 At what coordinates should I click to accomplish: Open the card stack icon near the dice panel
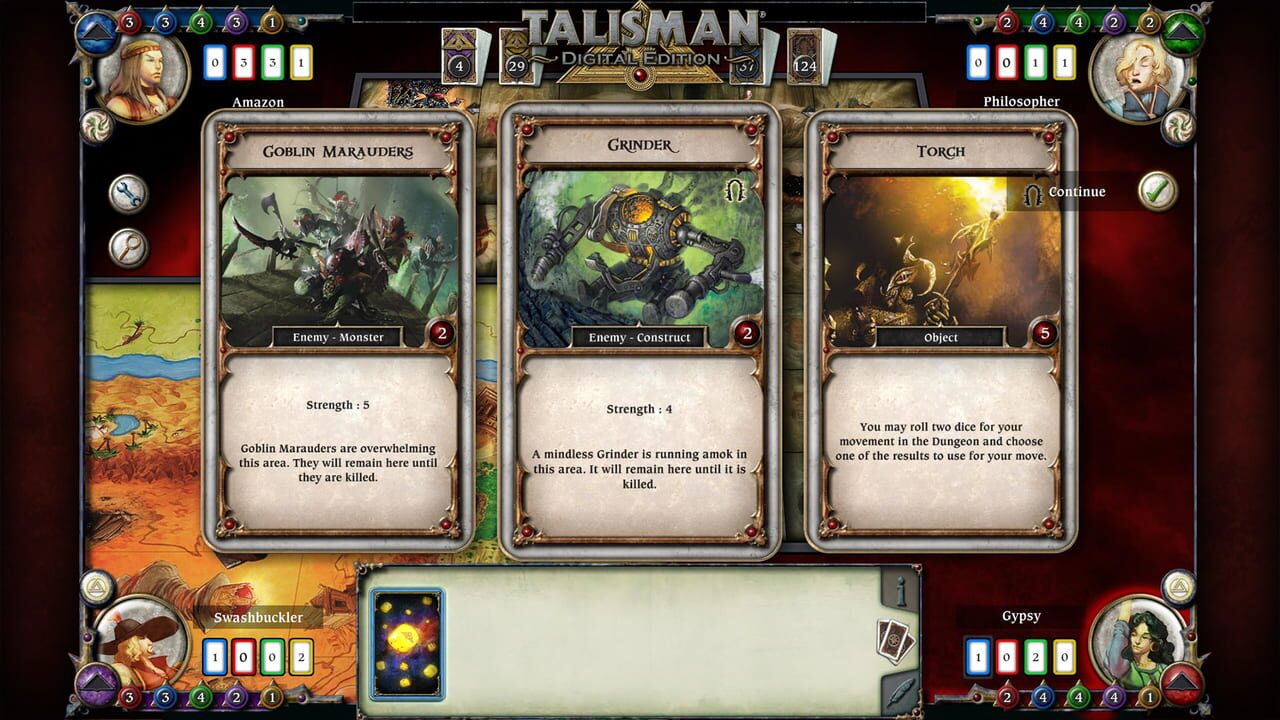[895, 639]
